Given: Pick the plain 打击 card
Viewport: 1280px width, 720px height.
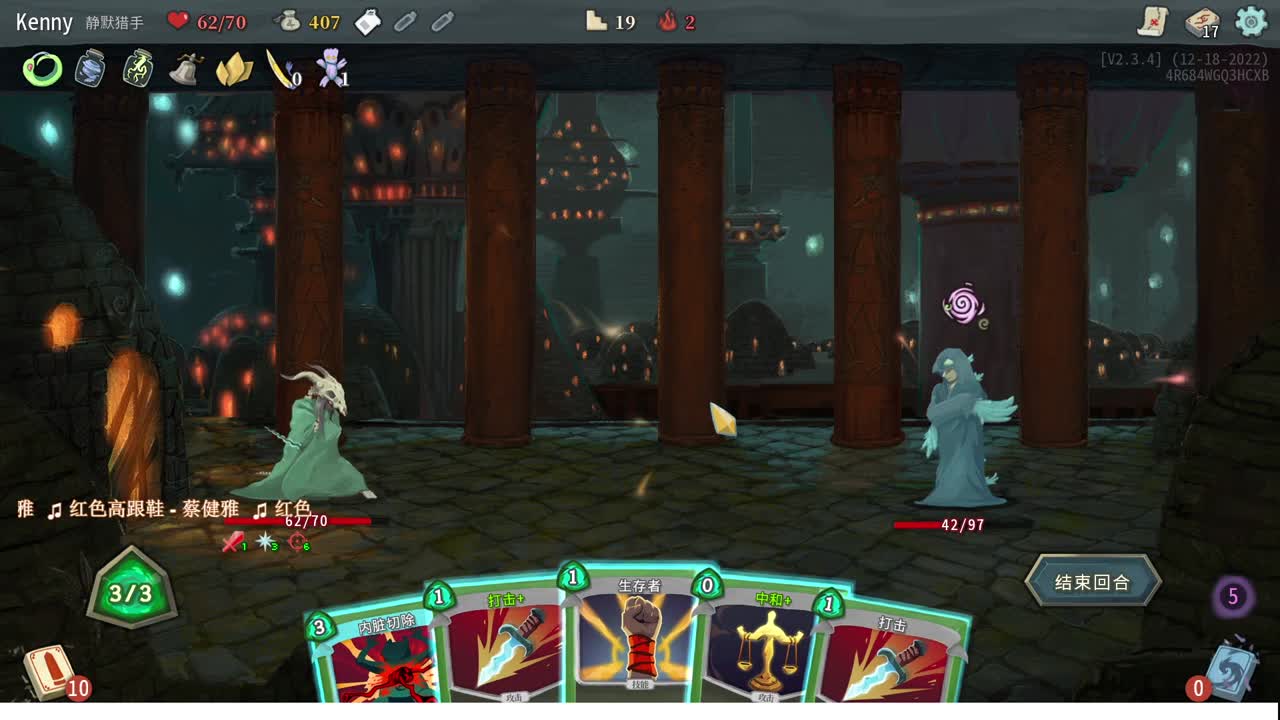Looking at the screenshot, I should [x=890, y=655].
